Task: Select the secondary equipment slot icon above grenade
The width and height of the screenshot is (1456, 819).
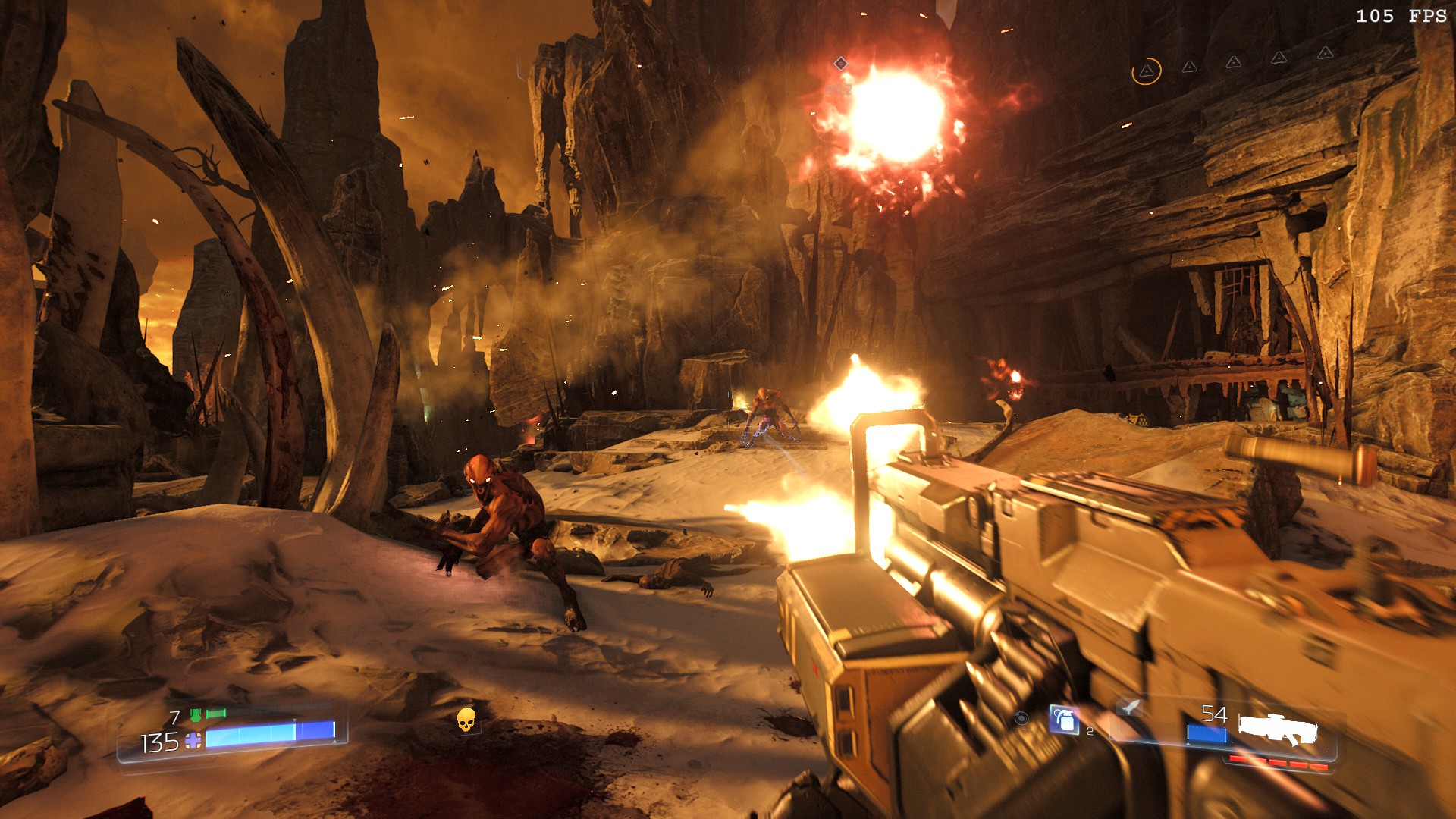Action: [1128, 708]
